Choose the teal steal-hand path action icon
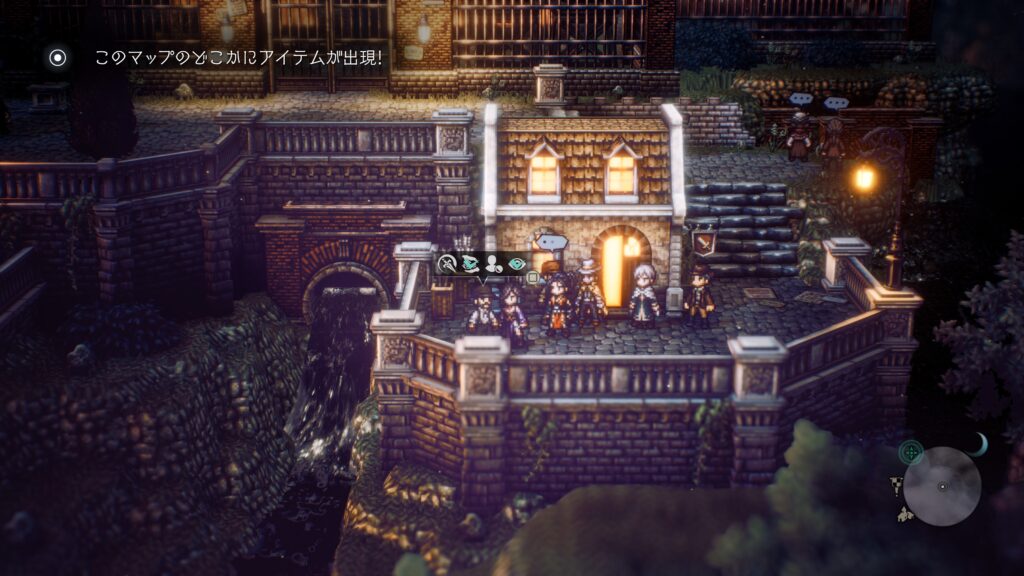 point(470,264)
